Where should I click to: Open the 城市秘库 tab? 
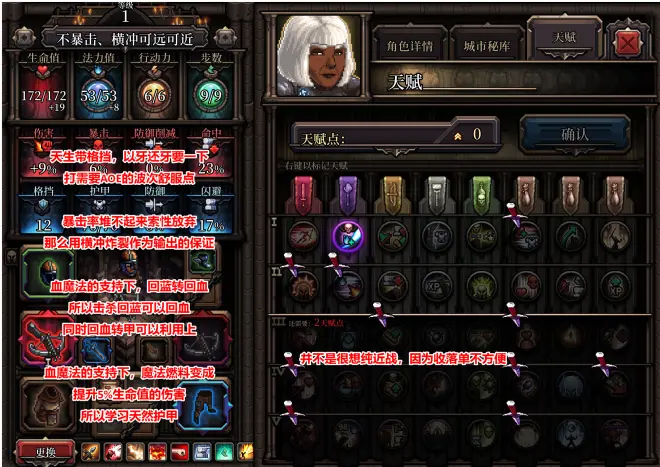[x=487, y=45]
